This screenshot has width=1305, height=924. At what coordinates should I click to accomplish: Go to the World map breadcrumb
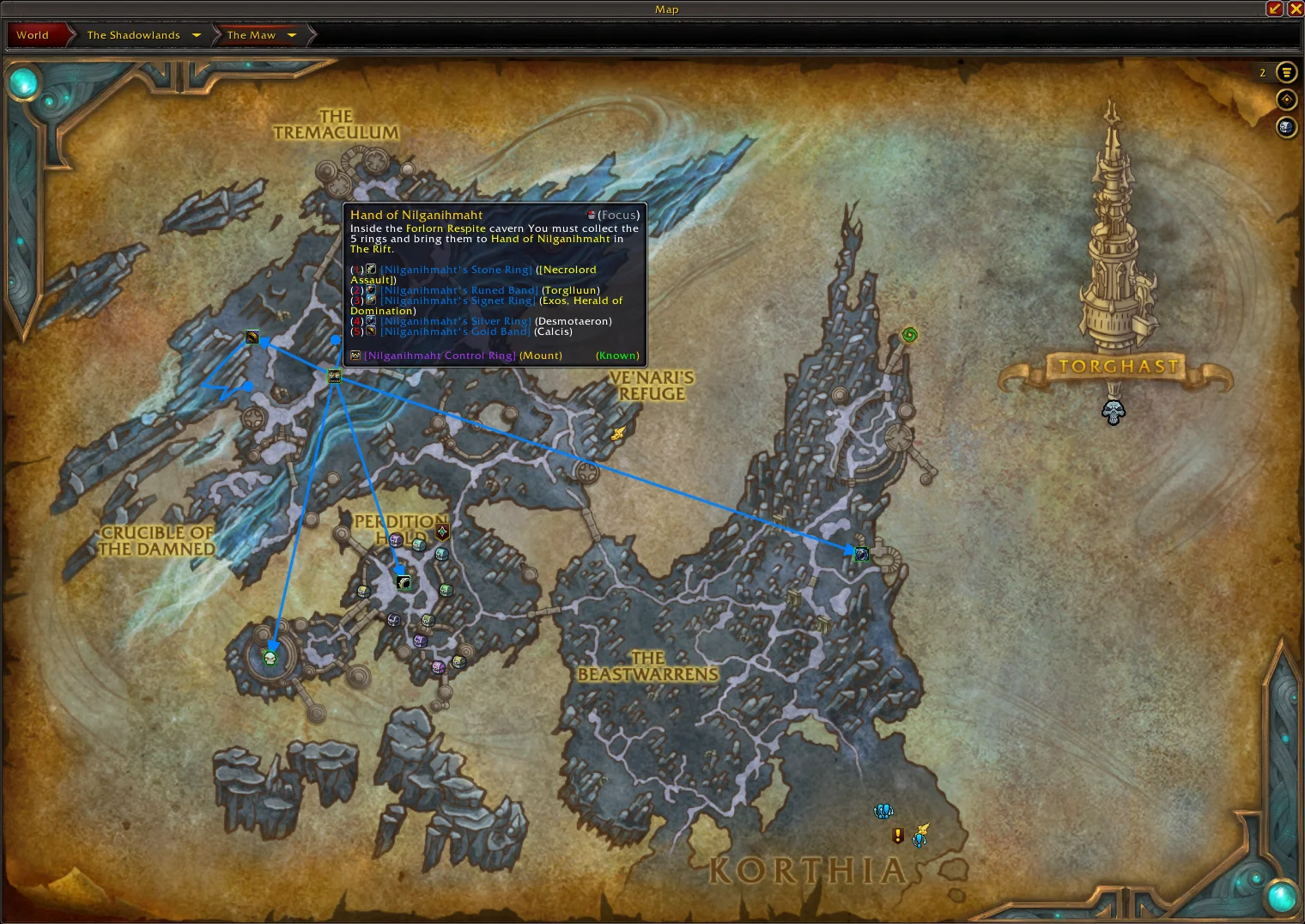tap(33, 35)
